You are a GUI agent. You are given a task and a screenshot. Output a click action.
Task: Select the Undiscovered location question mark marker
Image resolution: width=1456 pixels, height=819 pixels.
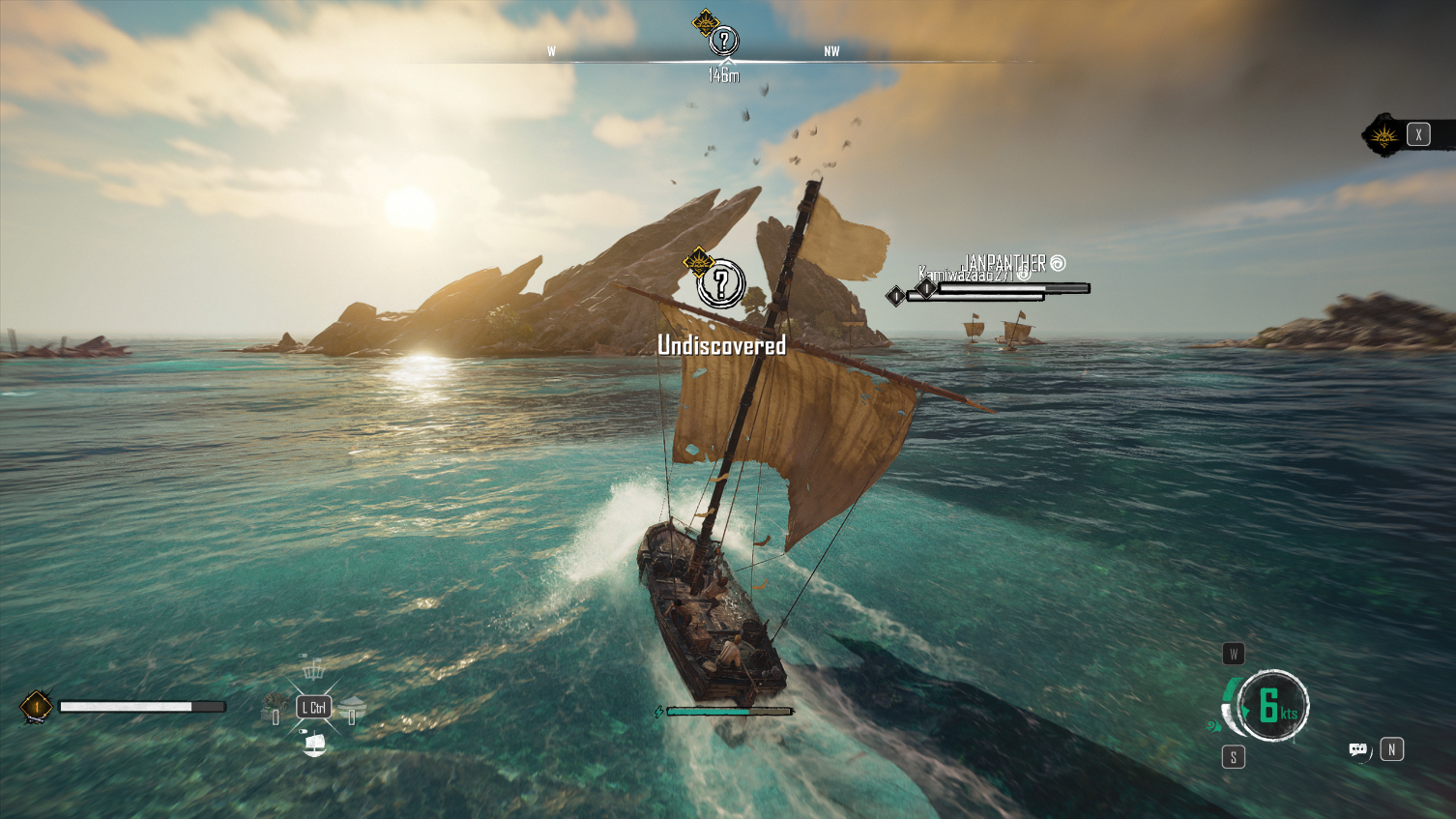[720, 284]
